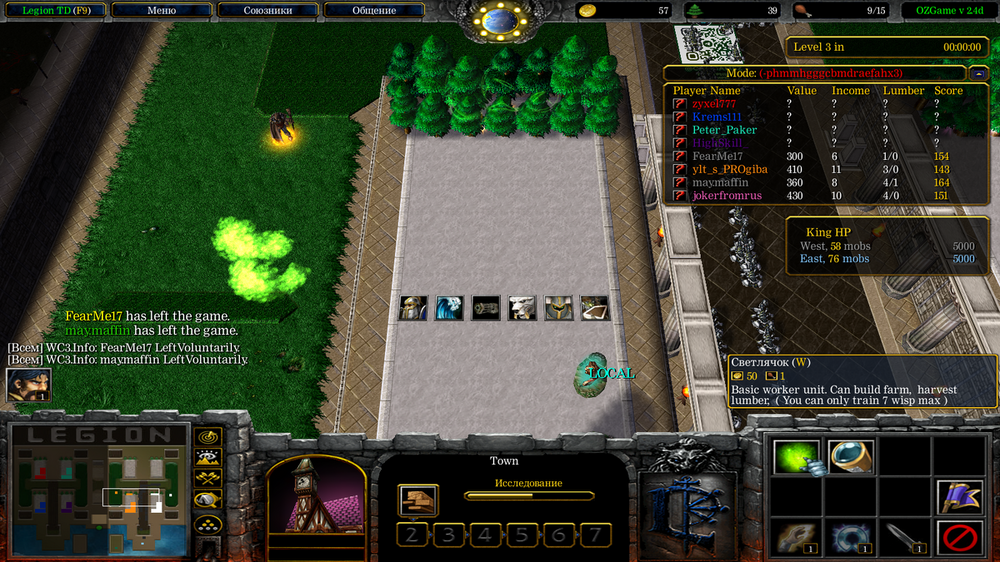Toggle the minimap creep camp display
The width and height of the screenshot is (1000, 562).
[x=208, y=500]
